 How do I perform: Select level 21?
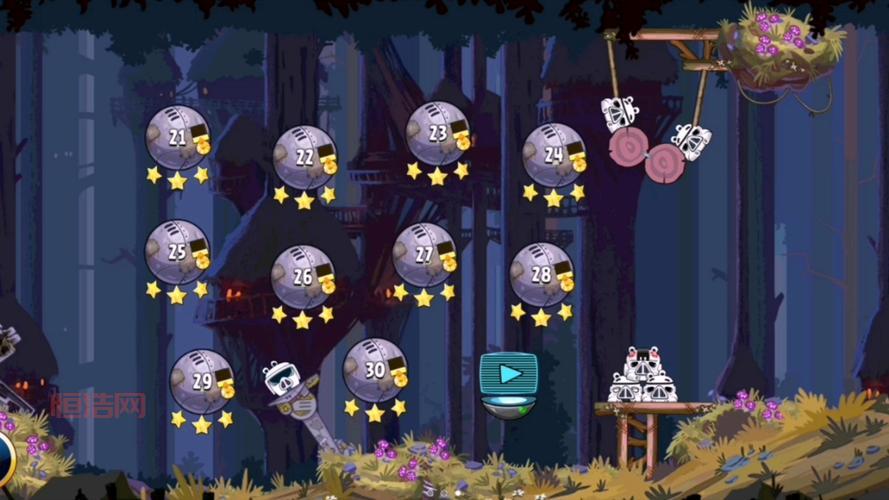pos(177,138)
